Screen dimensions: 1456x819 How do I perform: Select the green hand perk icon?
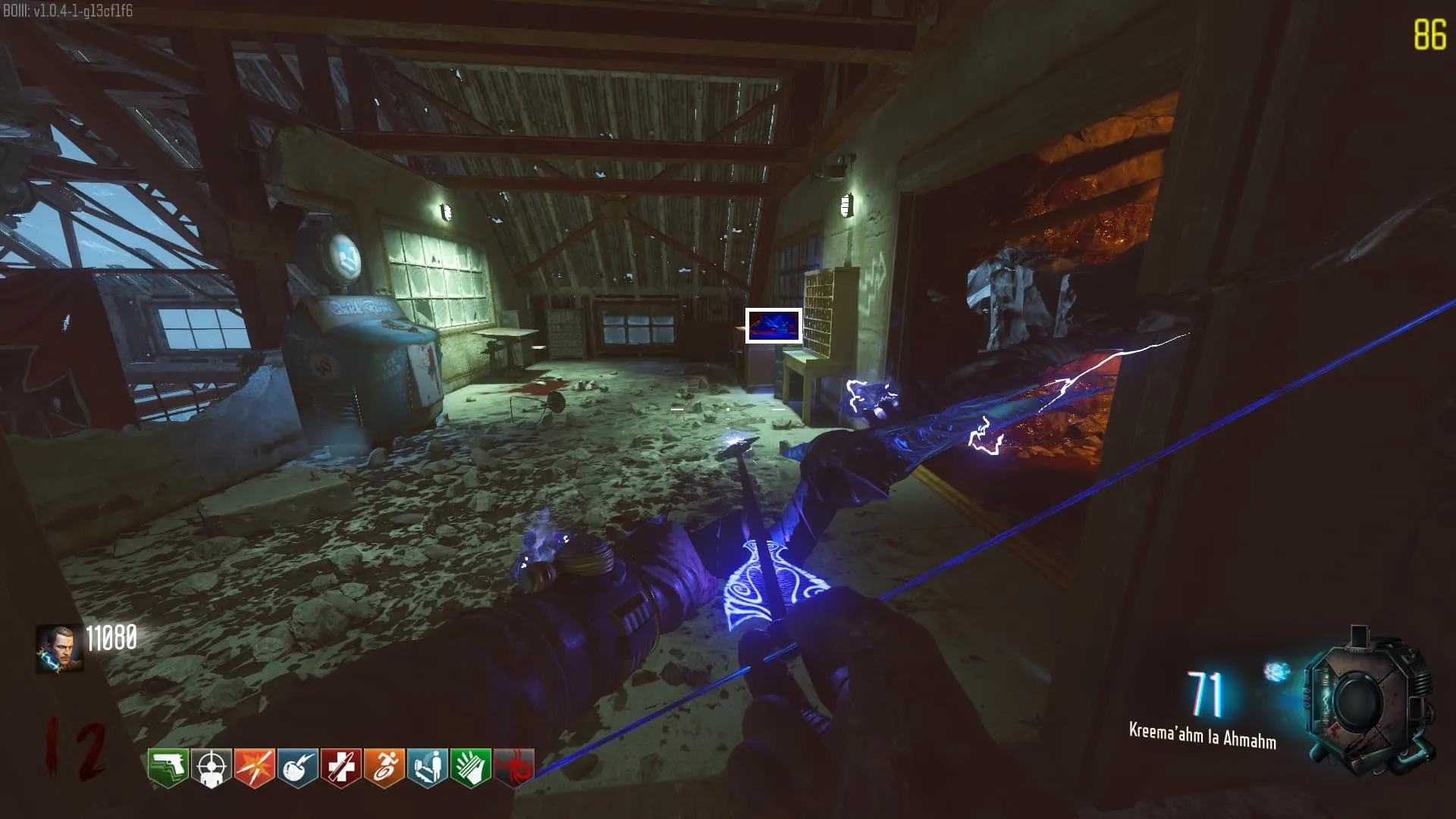[470, 768]
